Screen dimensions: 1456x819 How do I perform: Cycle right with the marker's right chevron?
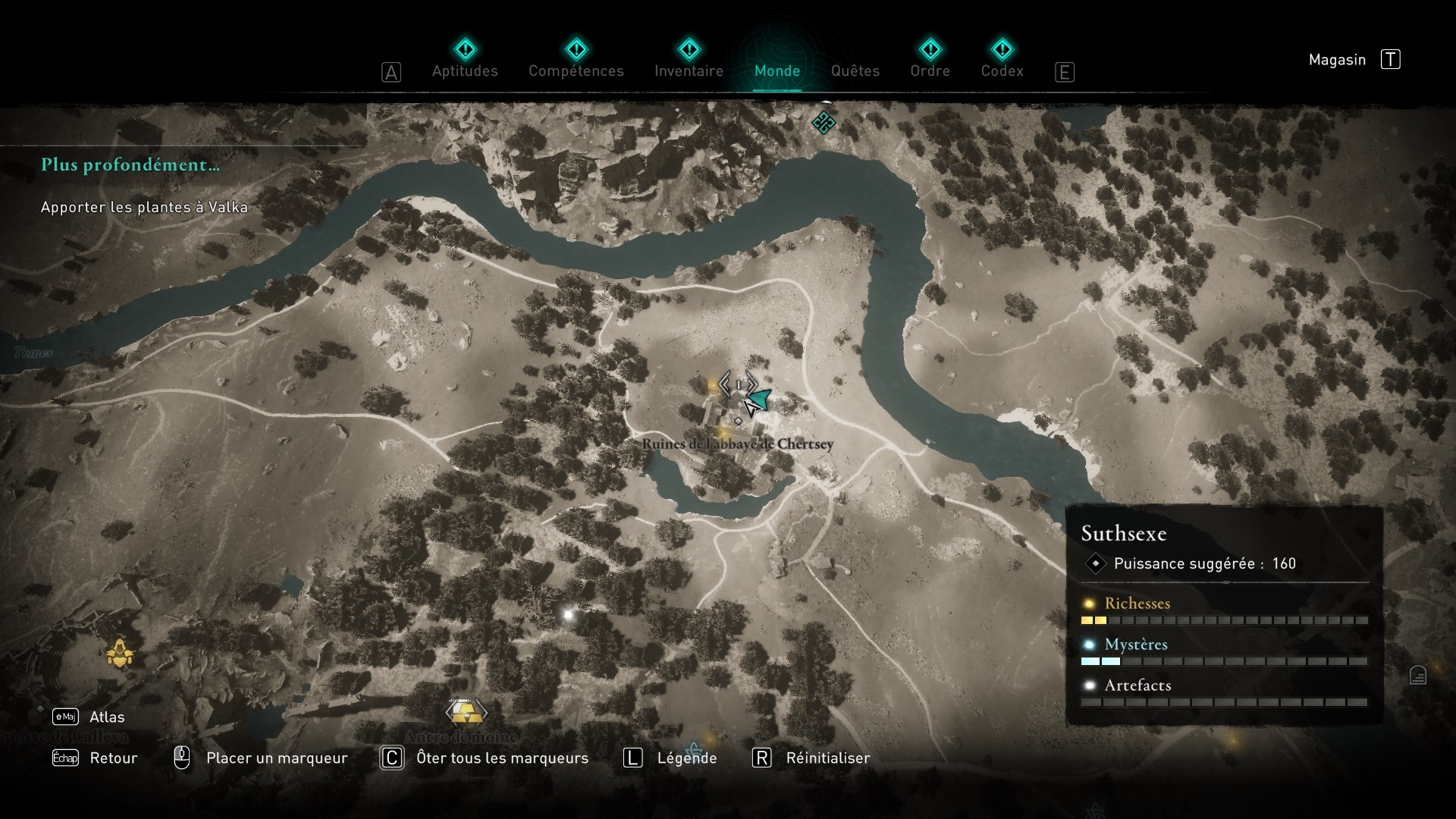(752, 384)
